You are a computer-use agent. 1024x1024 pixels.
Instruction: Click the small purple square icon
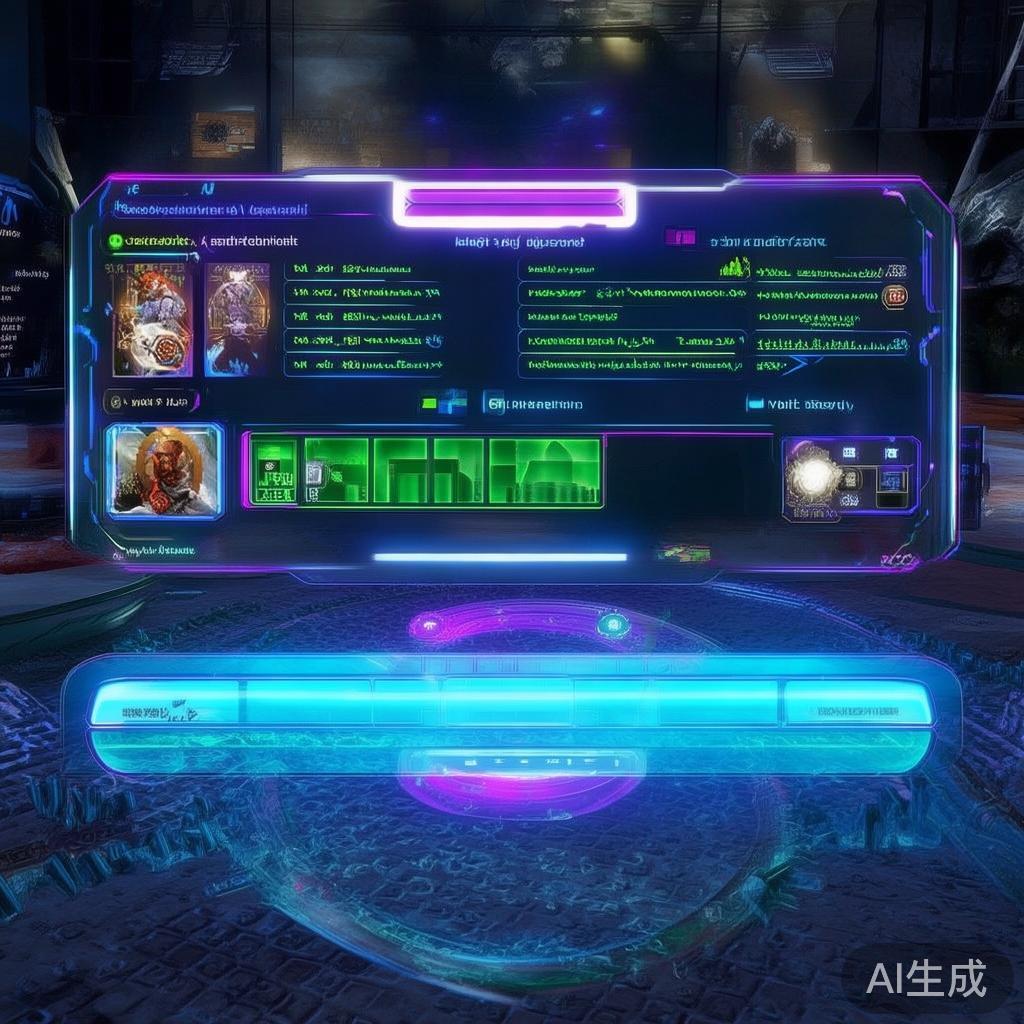pos(680,238)
